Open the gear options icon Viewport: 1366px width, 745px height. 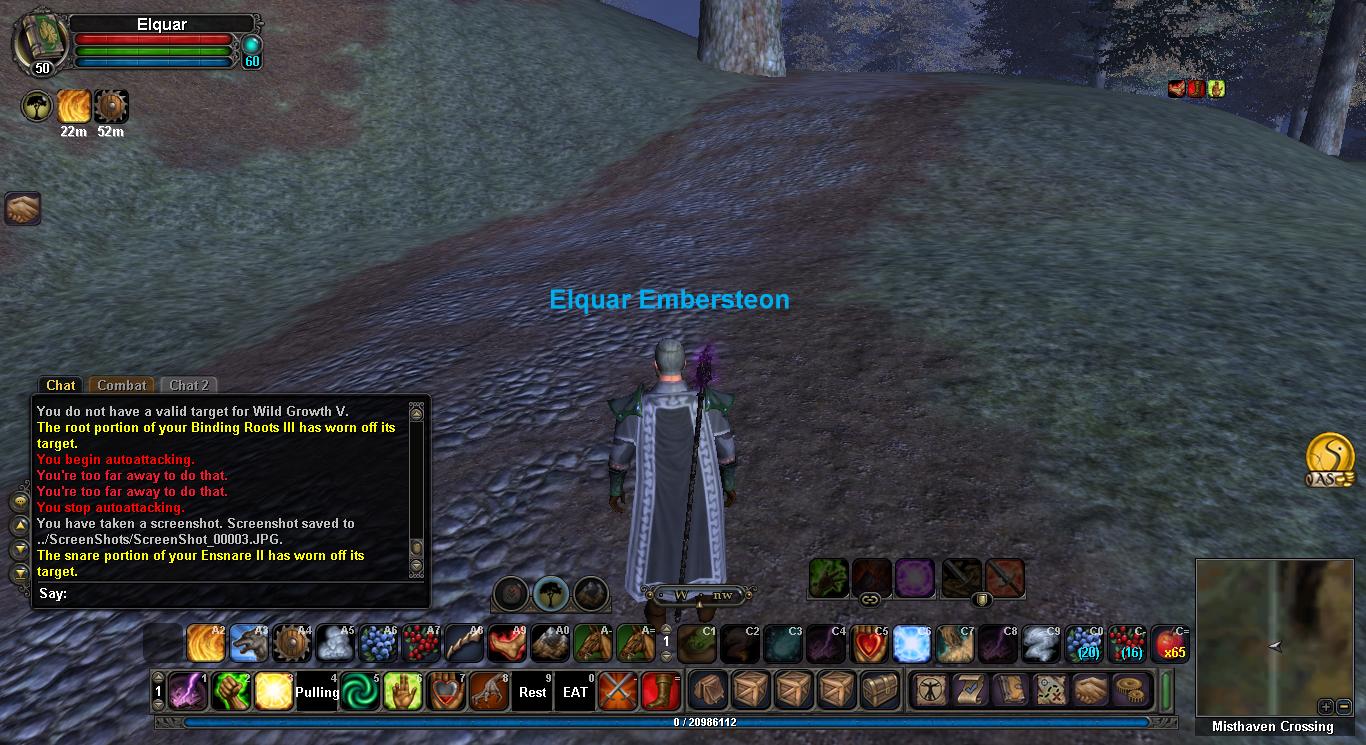click(x=1133, y=691)
